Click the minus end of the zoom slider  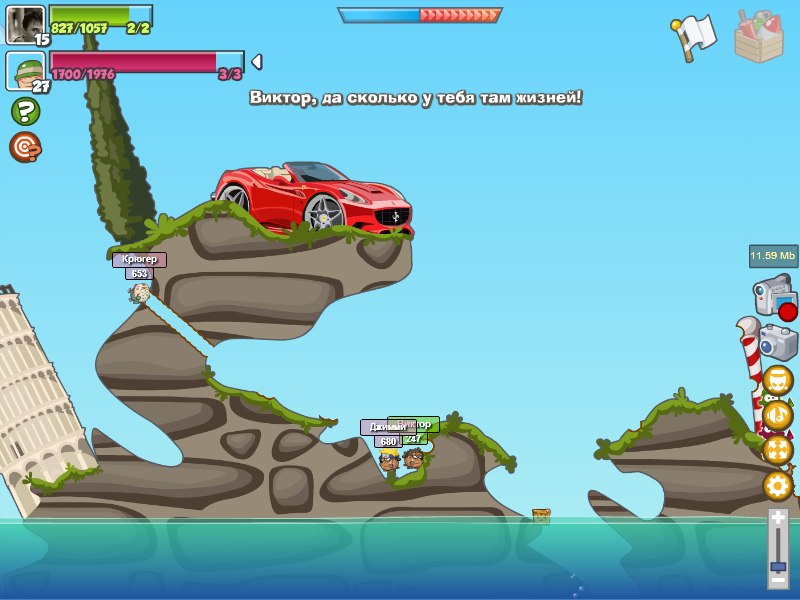[778, 579]
